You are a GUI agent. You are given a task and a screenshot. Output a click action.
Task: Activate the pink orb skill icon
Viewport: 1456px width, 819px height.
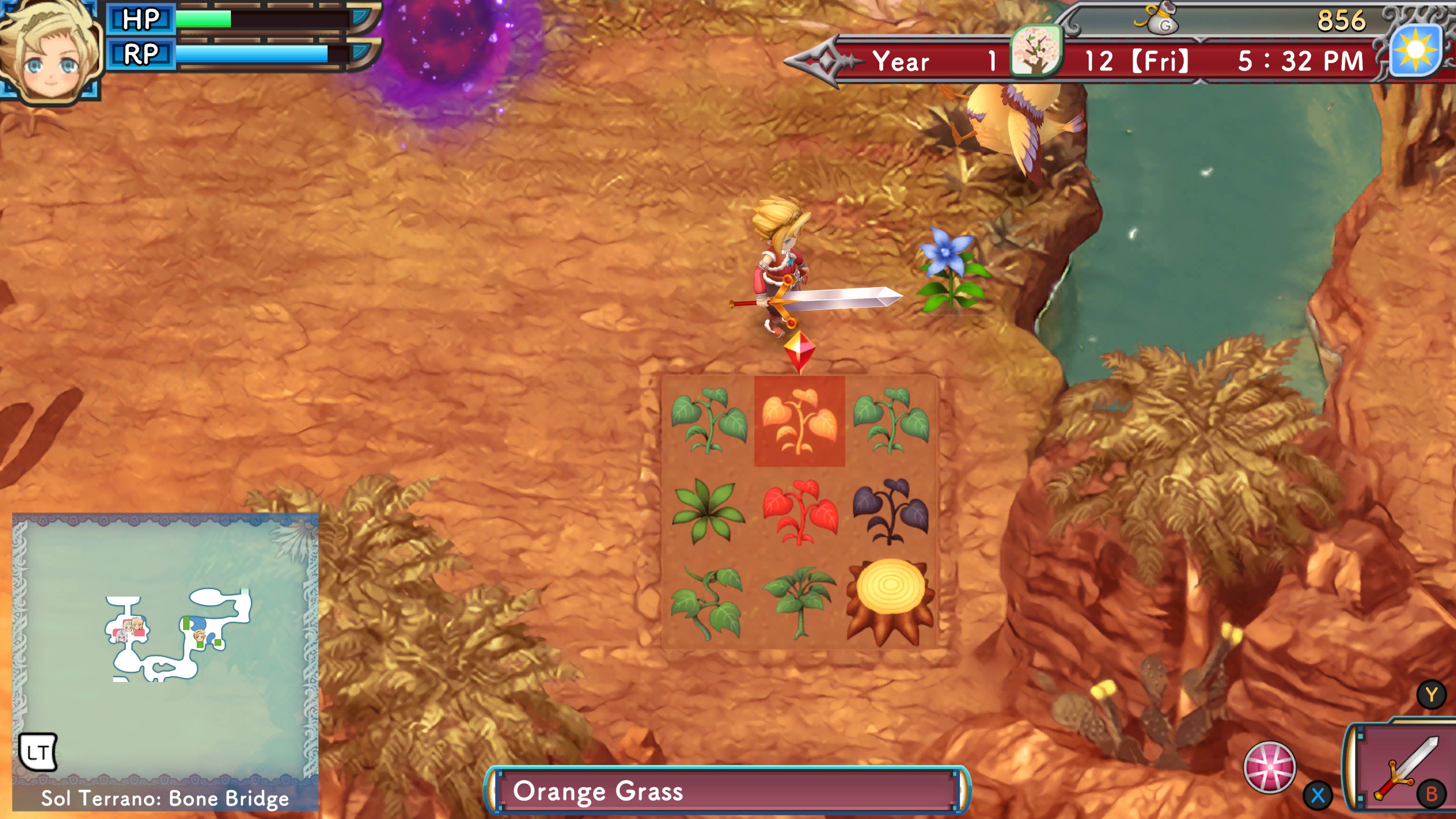pos(1269,767)
